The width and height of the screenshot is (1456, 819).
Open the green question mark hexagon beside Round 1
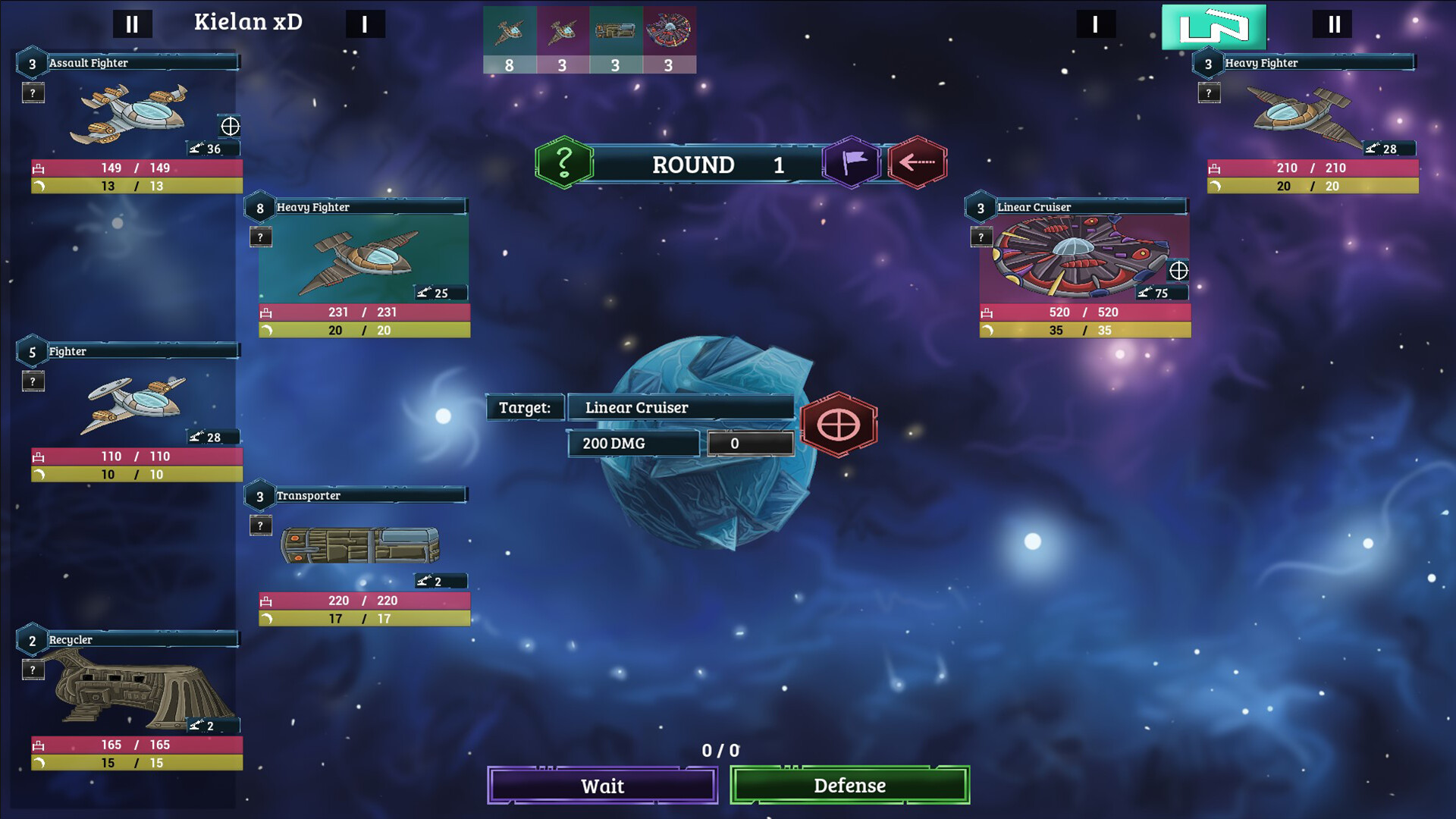[x=563, y=162]
